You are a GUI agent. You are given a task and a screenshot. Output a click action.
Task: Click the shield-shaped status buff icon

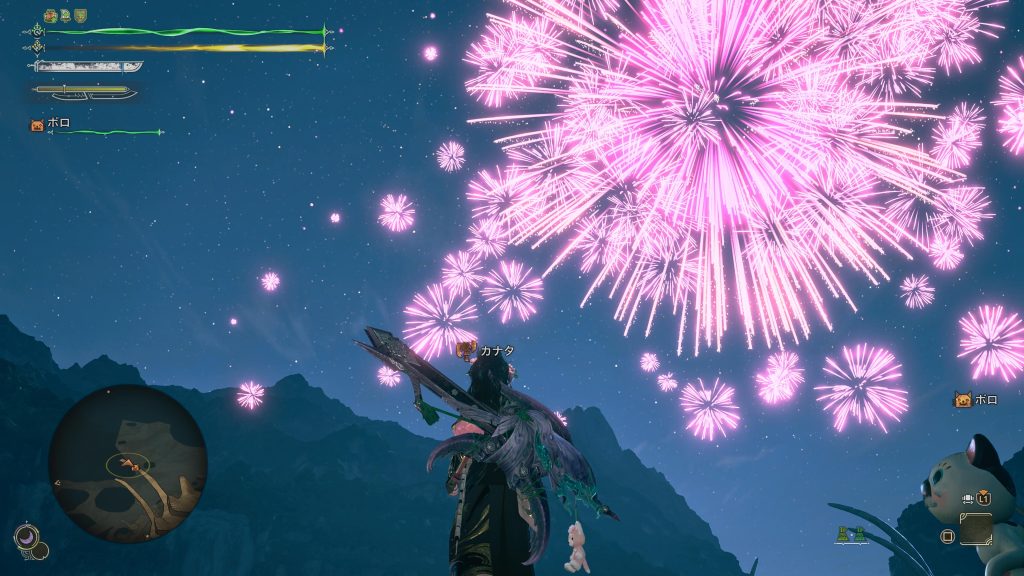click(80, 16)
